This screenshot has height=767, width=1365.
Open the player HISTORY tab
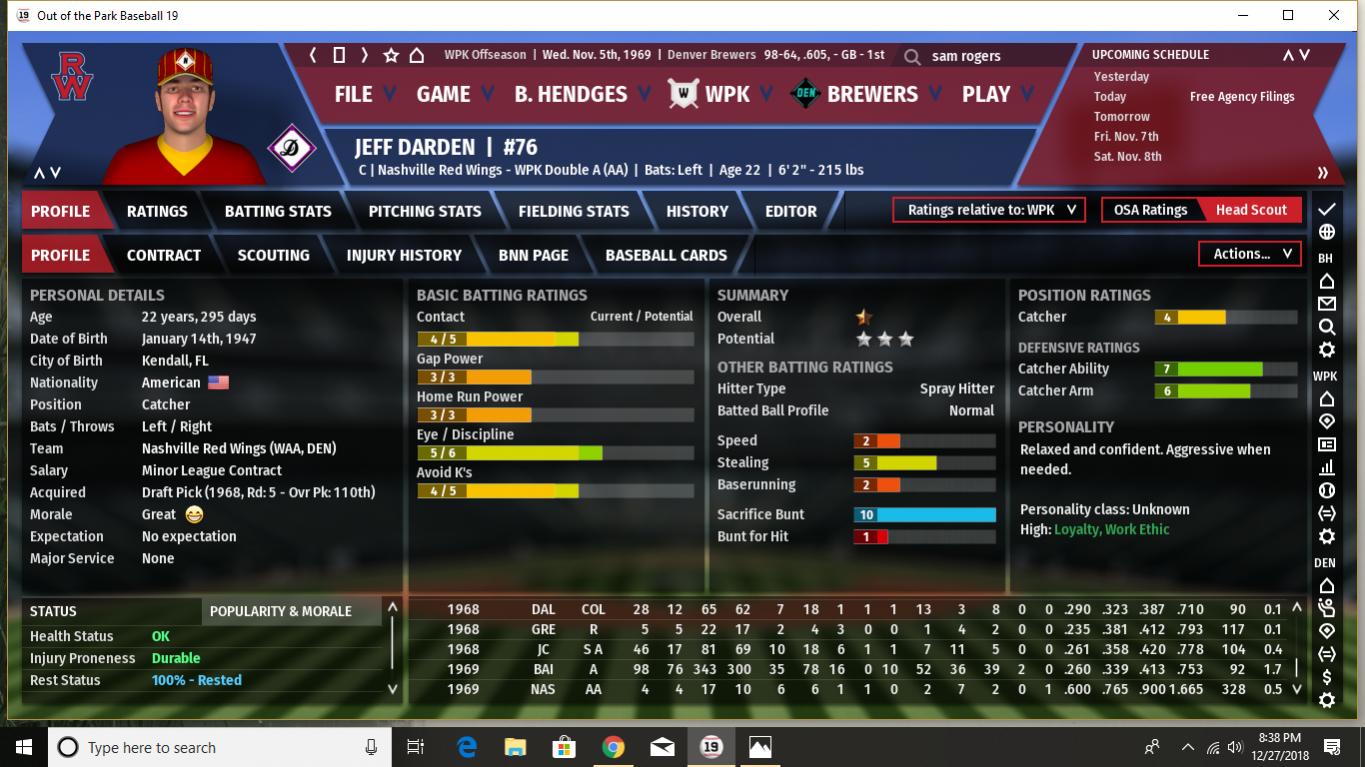tap(697, 211)
